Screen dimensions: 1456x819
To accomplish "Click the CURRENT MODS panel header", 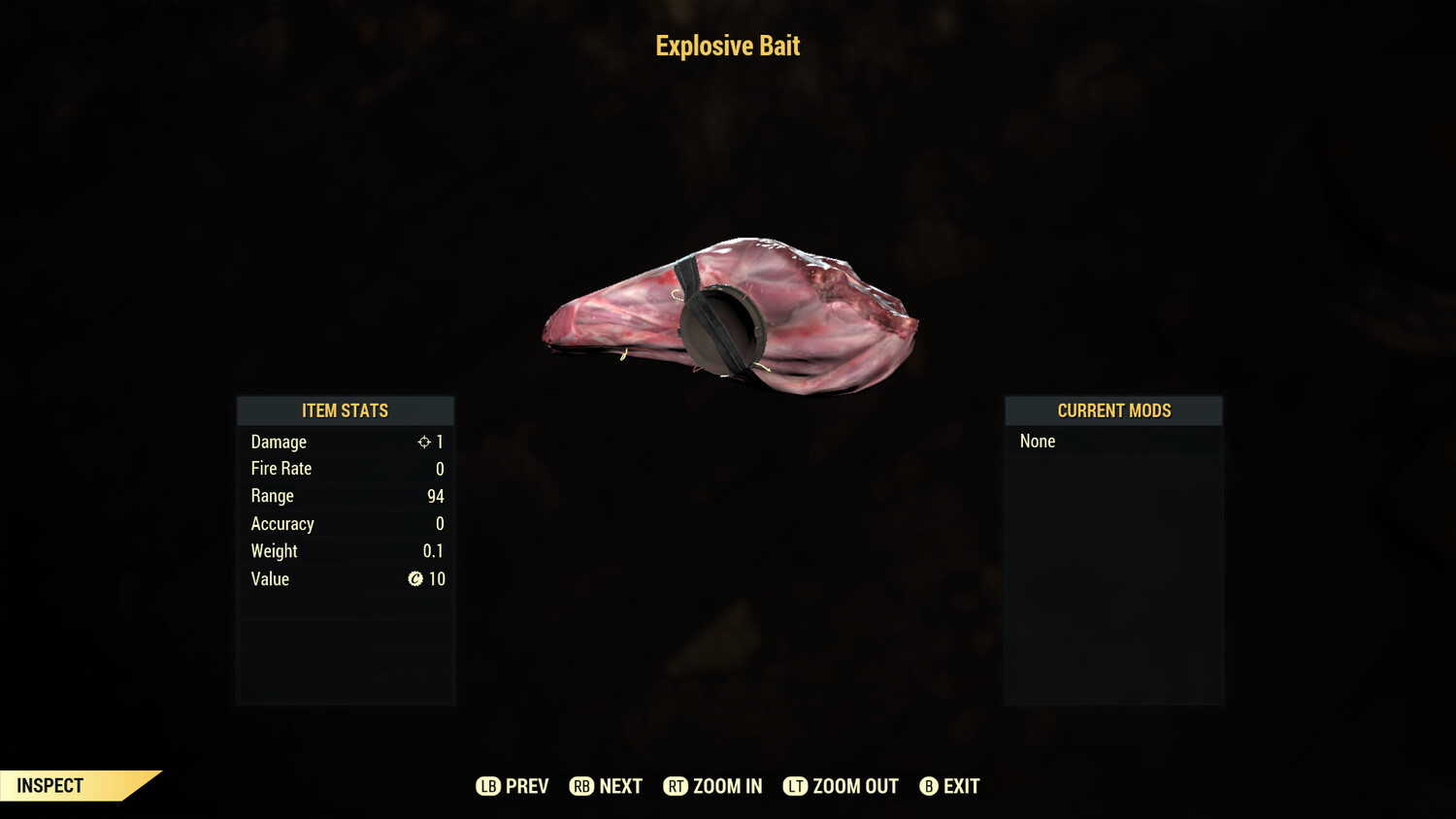I will 1113,410.
